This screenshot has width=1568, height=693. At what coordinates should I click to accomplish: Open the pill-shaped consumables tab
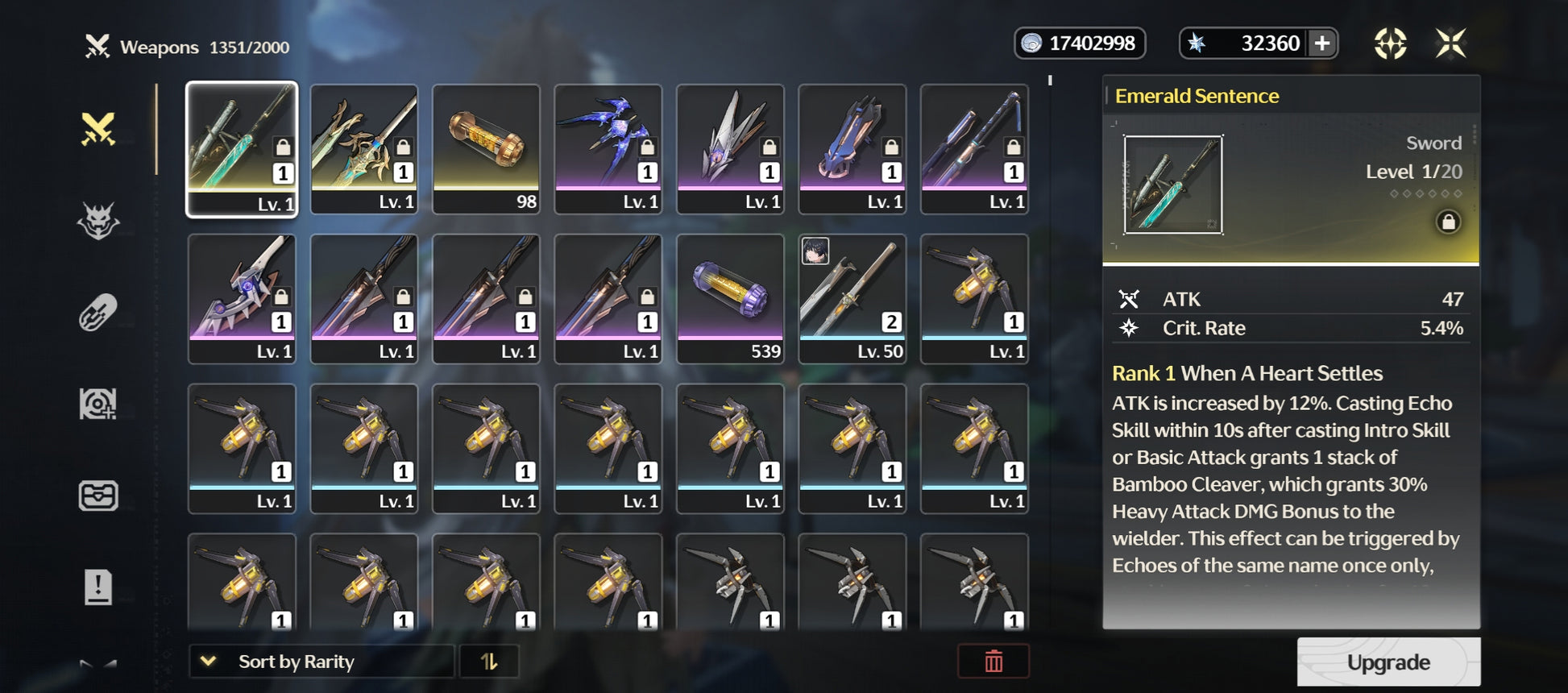pyautogui.click(x=98, y=313)
